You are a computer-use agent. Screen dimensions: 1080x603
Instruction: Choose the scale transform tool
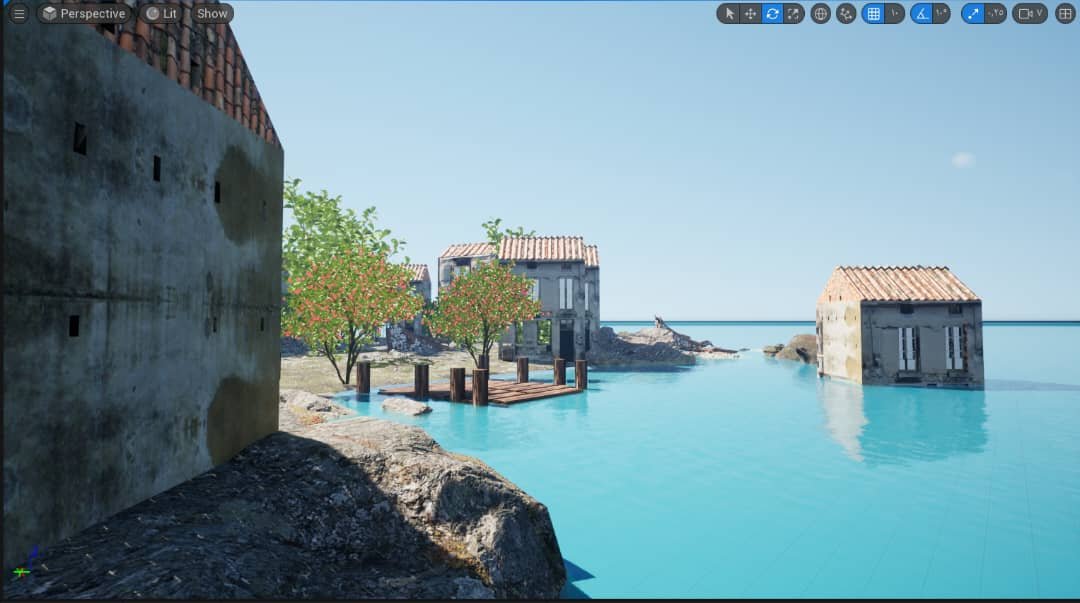[x=793, y=14]
